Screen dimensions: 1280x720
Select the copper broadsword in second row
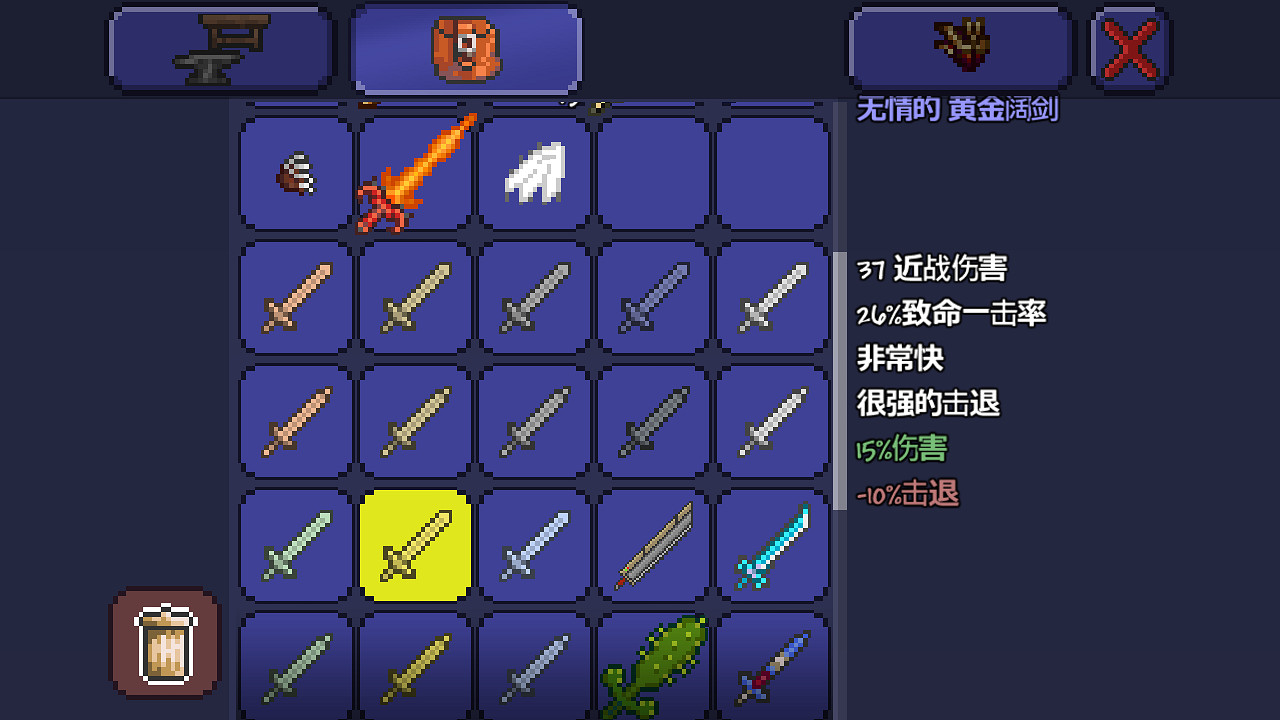(295, 298)
